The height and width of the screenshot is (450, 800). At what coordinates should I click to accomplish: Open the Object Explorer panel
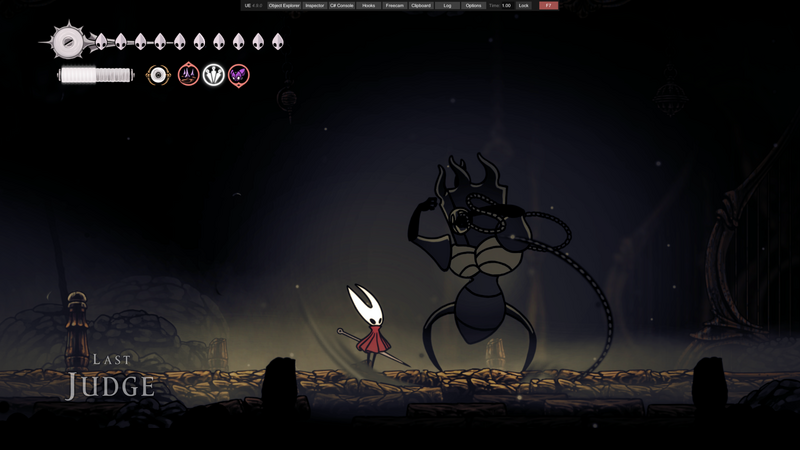284,6
